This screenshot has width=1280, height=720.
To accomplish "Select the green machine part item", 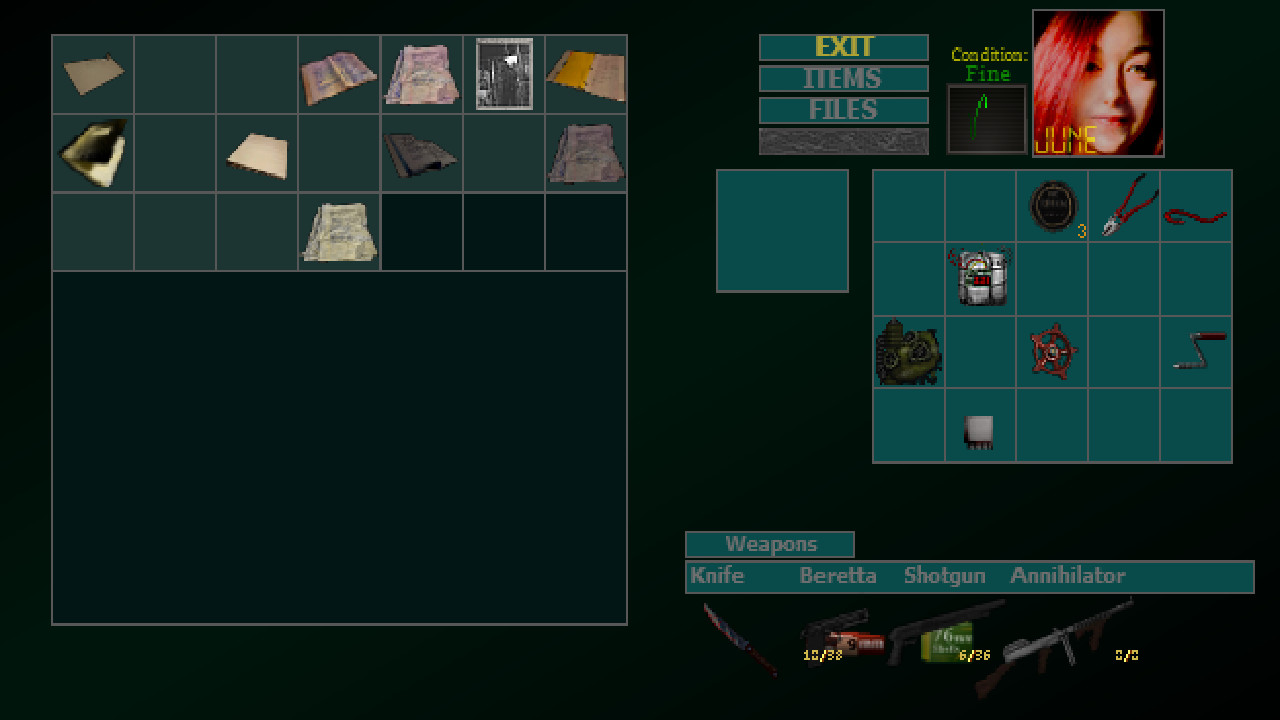I will pyautogui.click(x=908, y=353).
